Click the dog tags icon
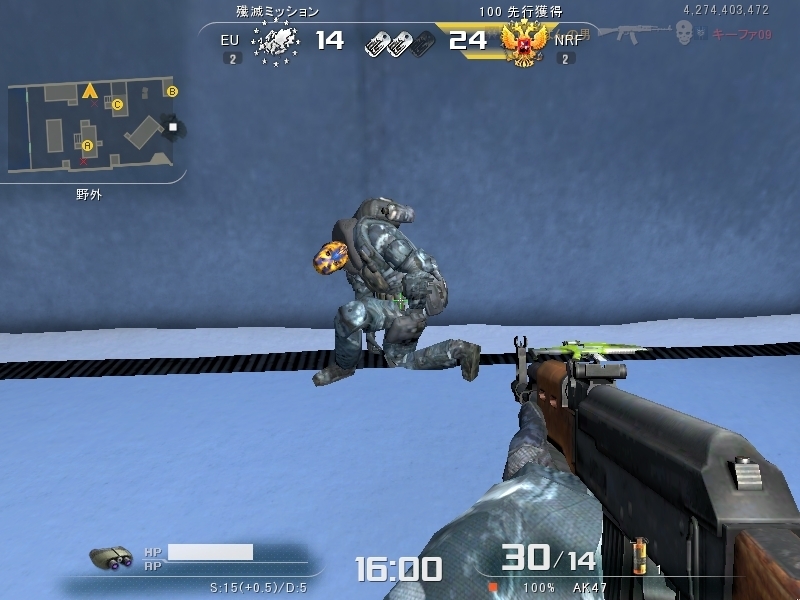 (x=399, y=42)
